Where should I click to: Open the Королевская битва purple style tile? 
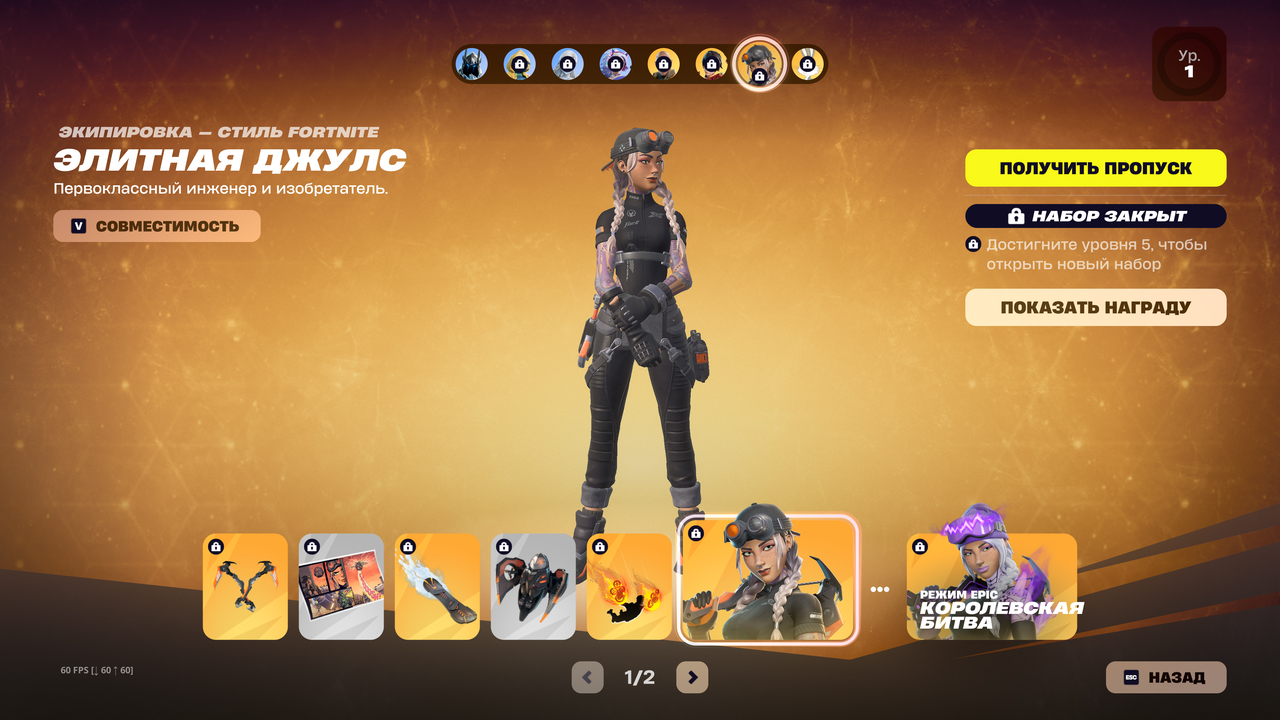point(991,586)
